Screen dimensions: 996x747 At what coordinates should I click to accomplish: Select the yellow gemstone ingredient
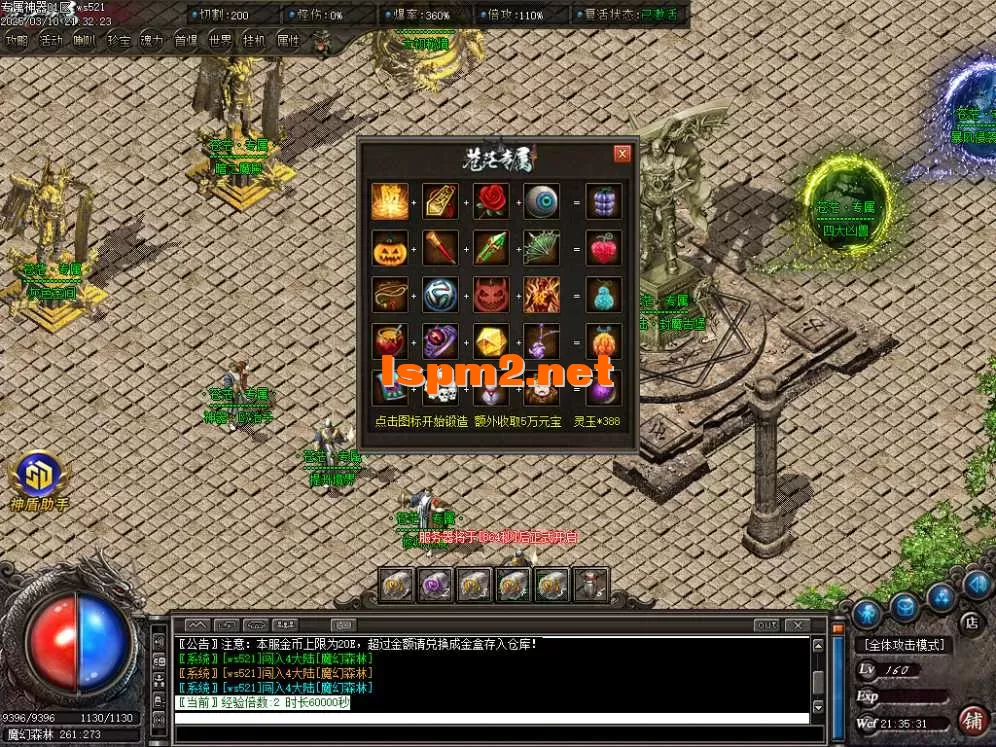click(491, 342)
